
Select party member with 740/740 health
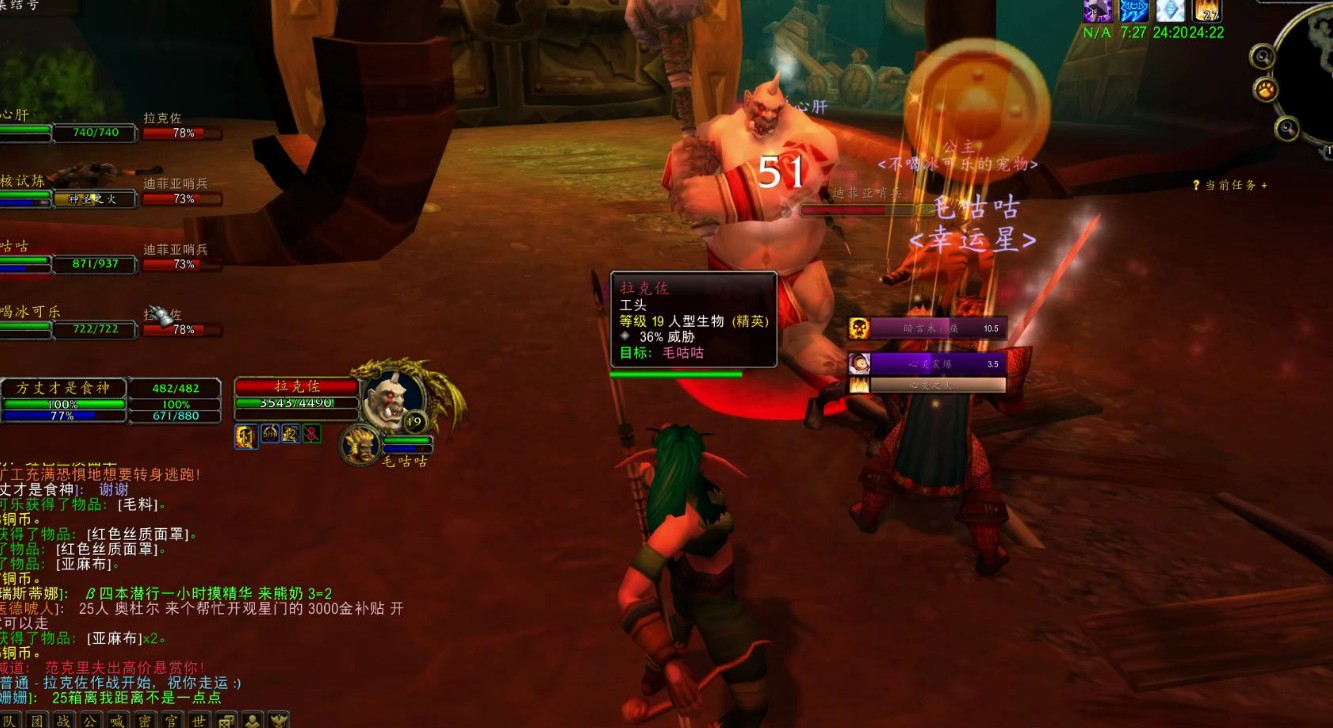95,132
